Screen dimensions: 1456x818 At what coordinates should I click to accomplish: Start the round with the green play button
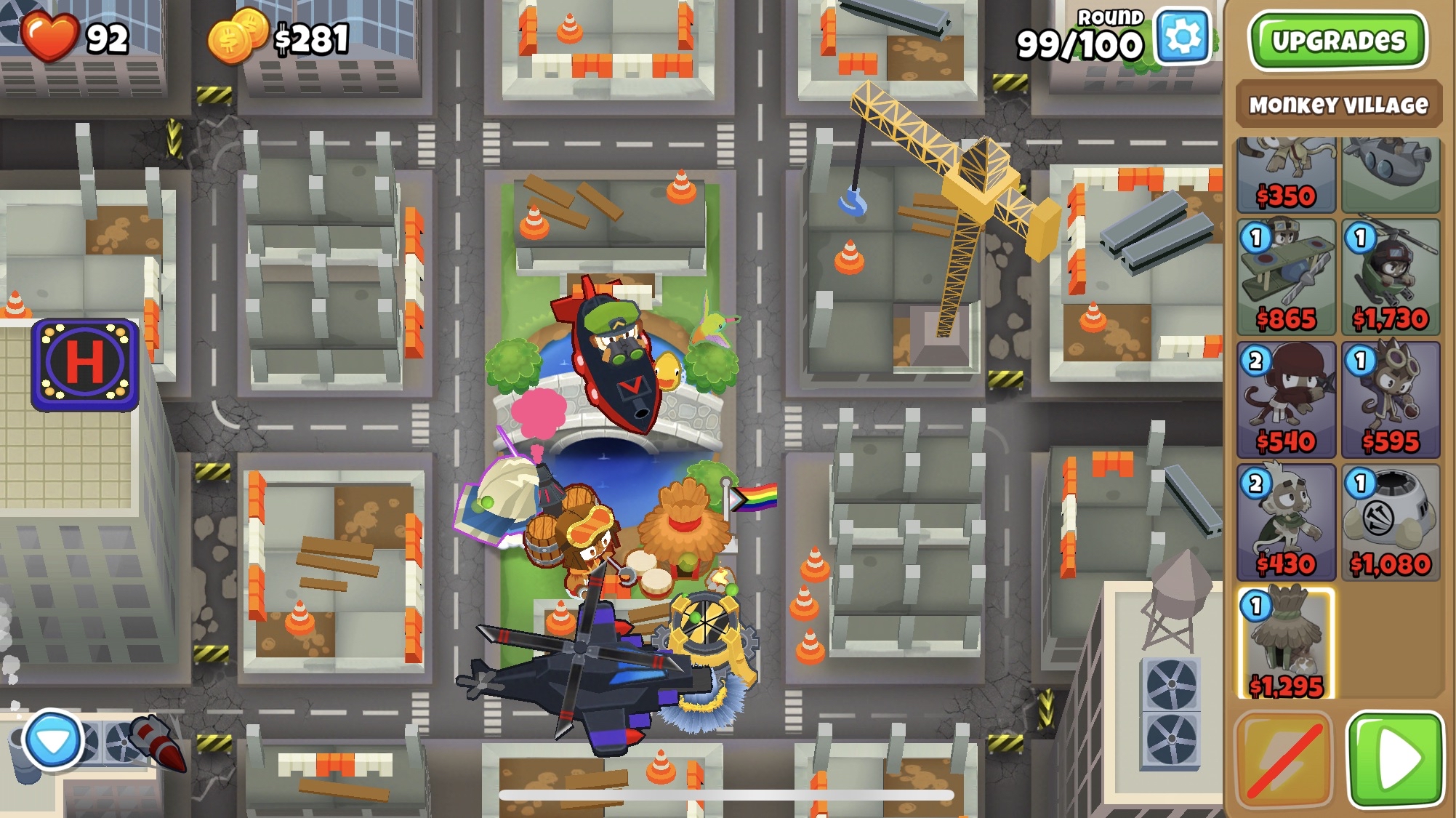tap(1395, 760)
